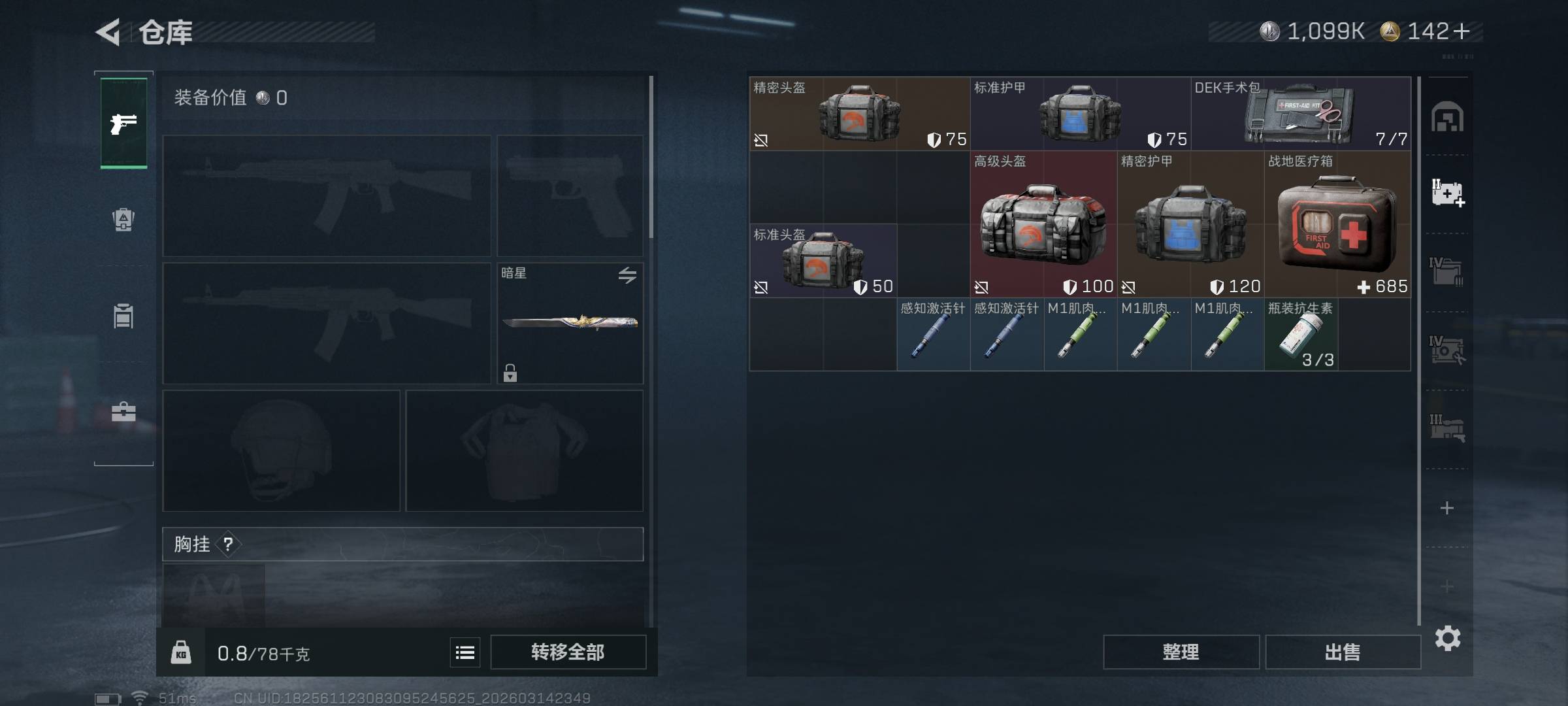Toggle the list view icon

coord(465,652)
